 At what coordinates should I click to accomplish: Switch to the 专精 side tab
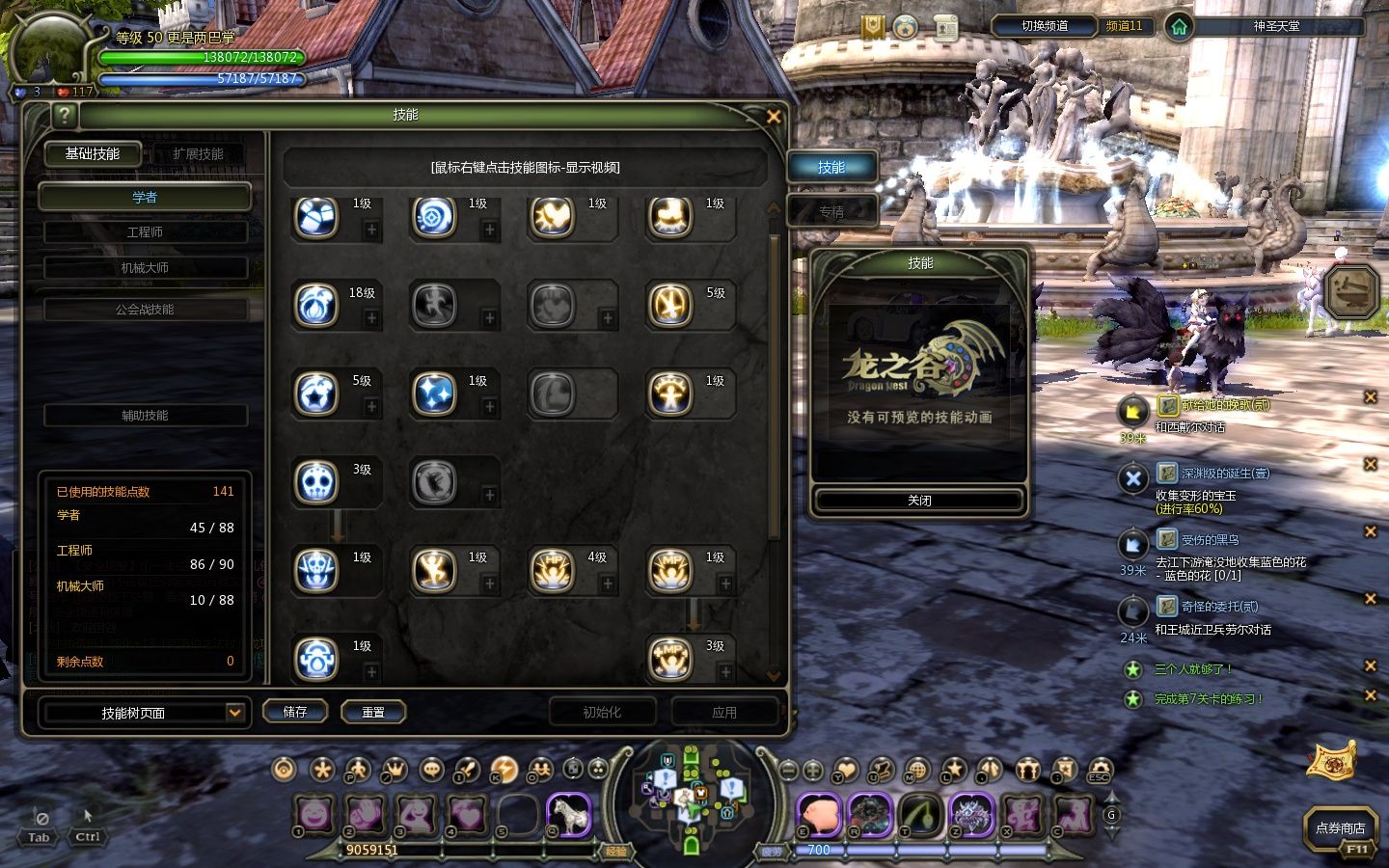pos(831,211)
